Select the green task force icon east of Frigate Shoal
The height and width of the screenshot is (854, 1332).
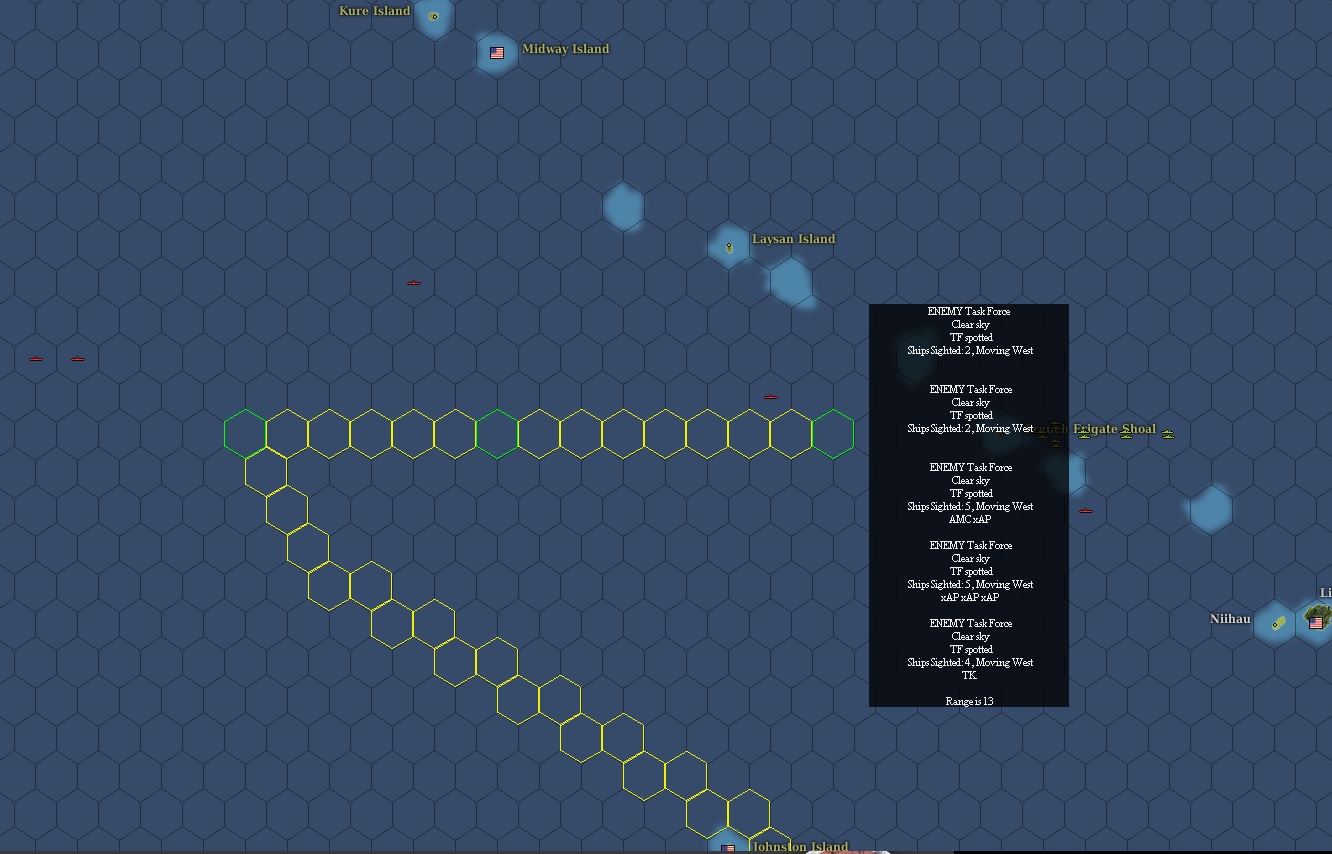click(x=1168, y=434)
